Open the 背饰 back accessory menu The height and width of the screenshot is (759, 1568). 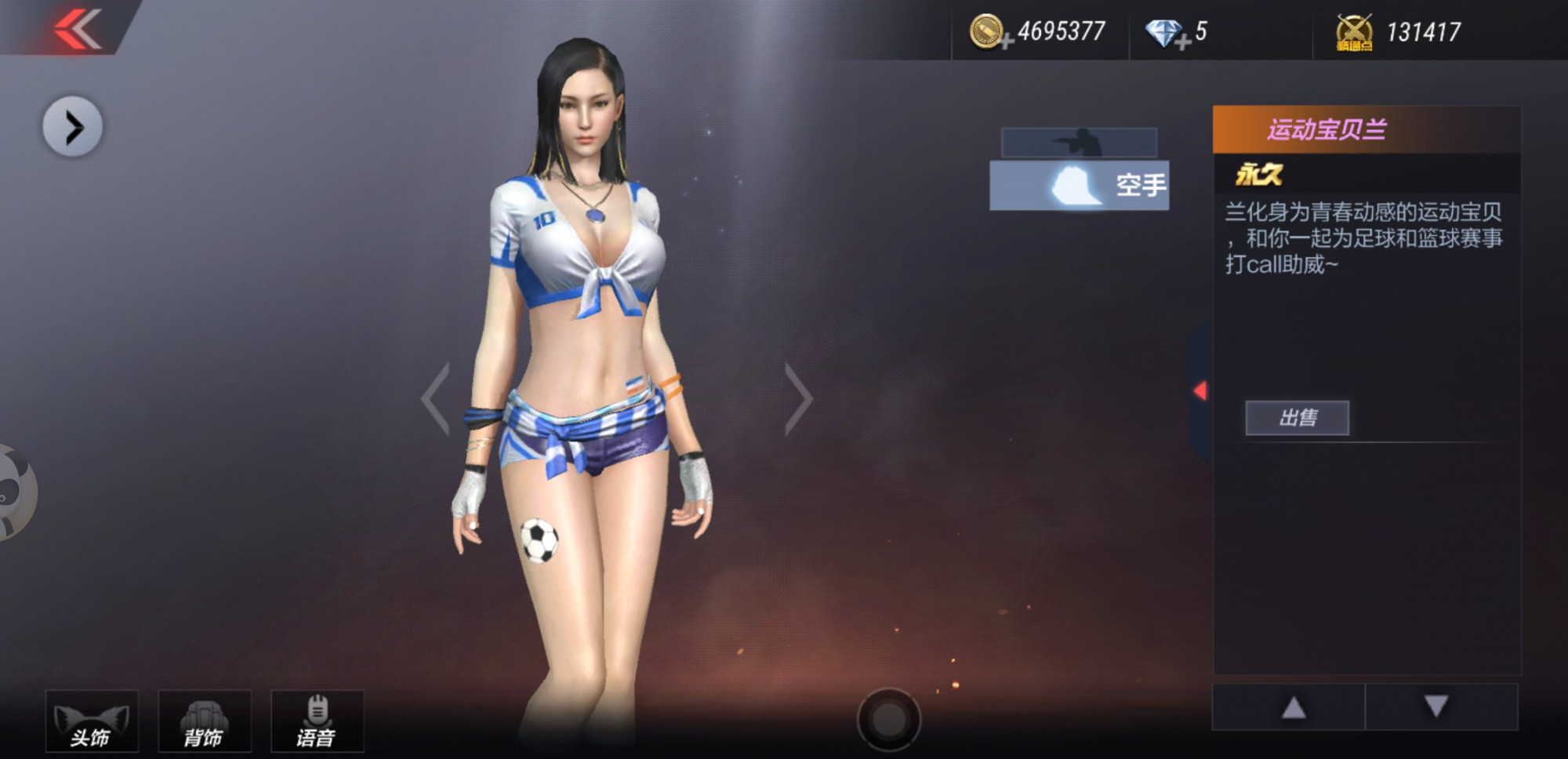(205, 721)
